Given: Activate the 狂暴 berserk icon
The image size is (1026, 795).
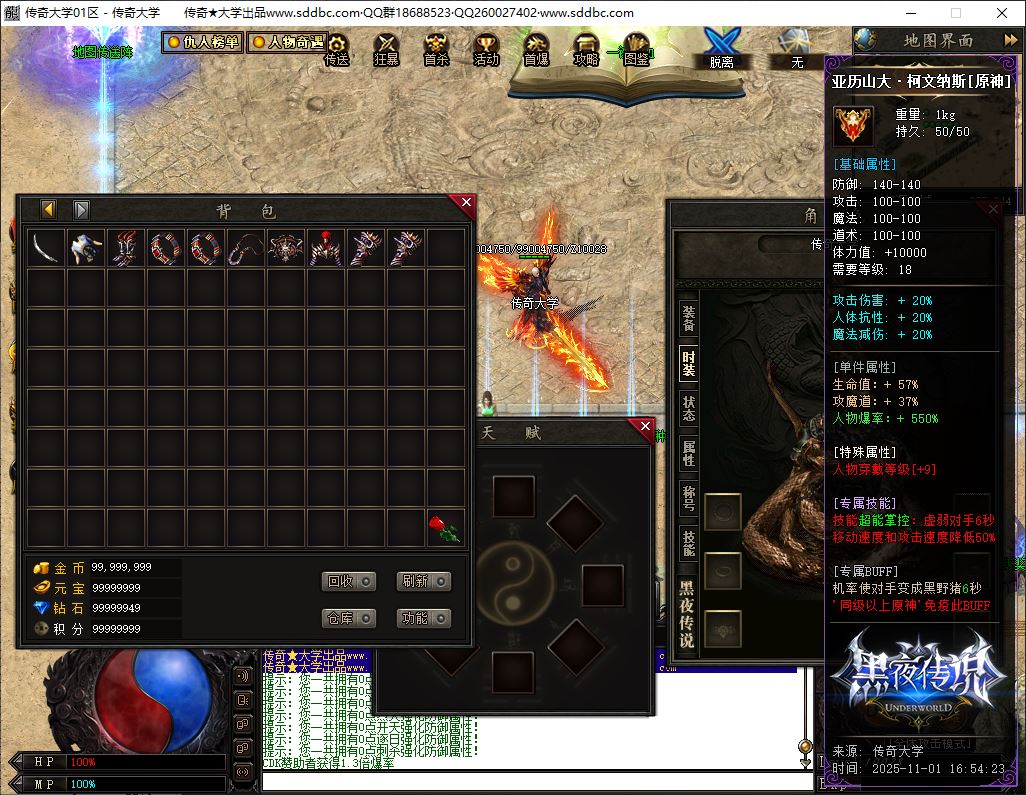Looking at the screenshot, I should pyautogui.click(x=386, y=48).
